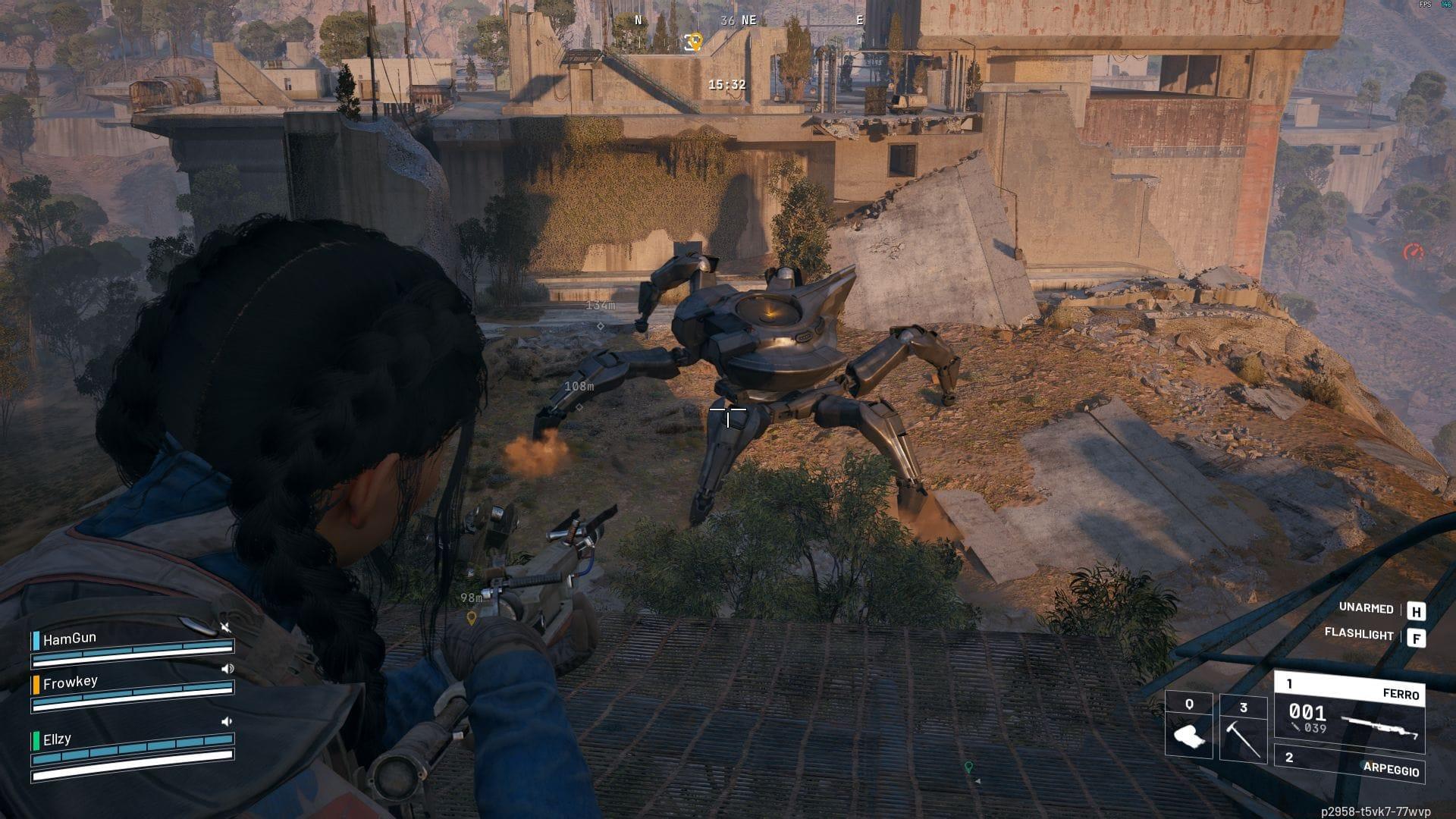Click the muted speaker icon above HamGun
This screenshot has width=1456, height=819.
click(226, 627)
